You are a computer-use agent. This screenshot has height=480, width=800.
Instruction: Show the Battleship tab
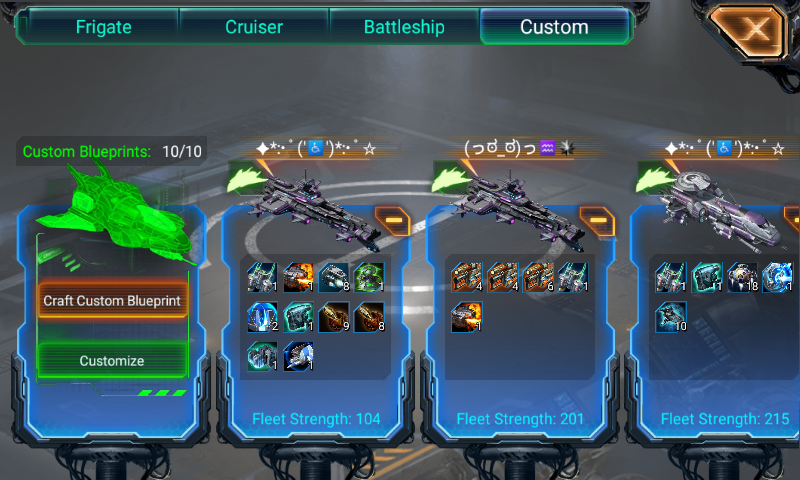pyautogui.click(x=404, y=27)
